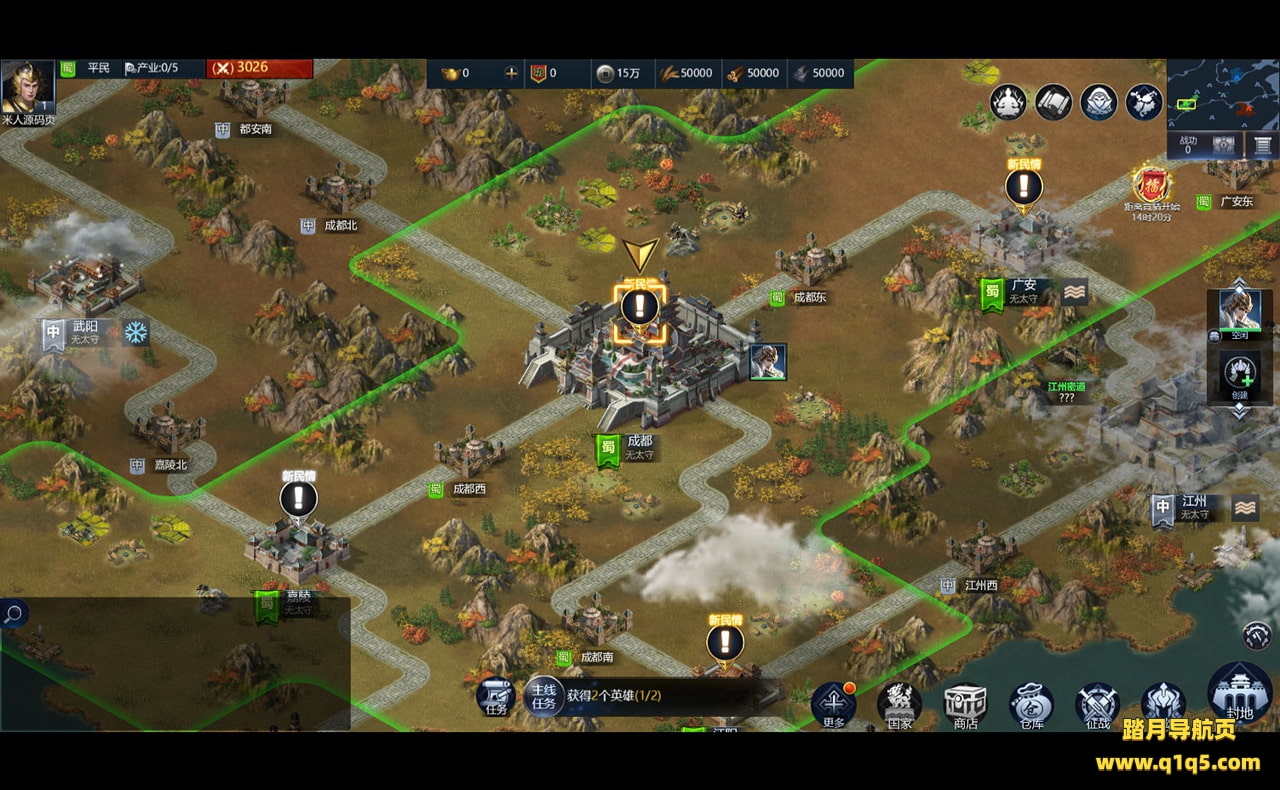Viewport: 1280px width, 790px height.
Task: Open the 更多 more menu
Action: tap(833, 704)
